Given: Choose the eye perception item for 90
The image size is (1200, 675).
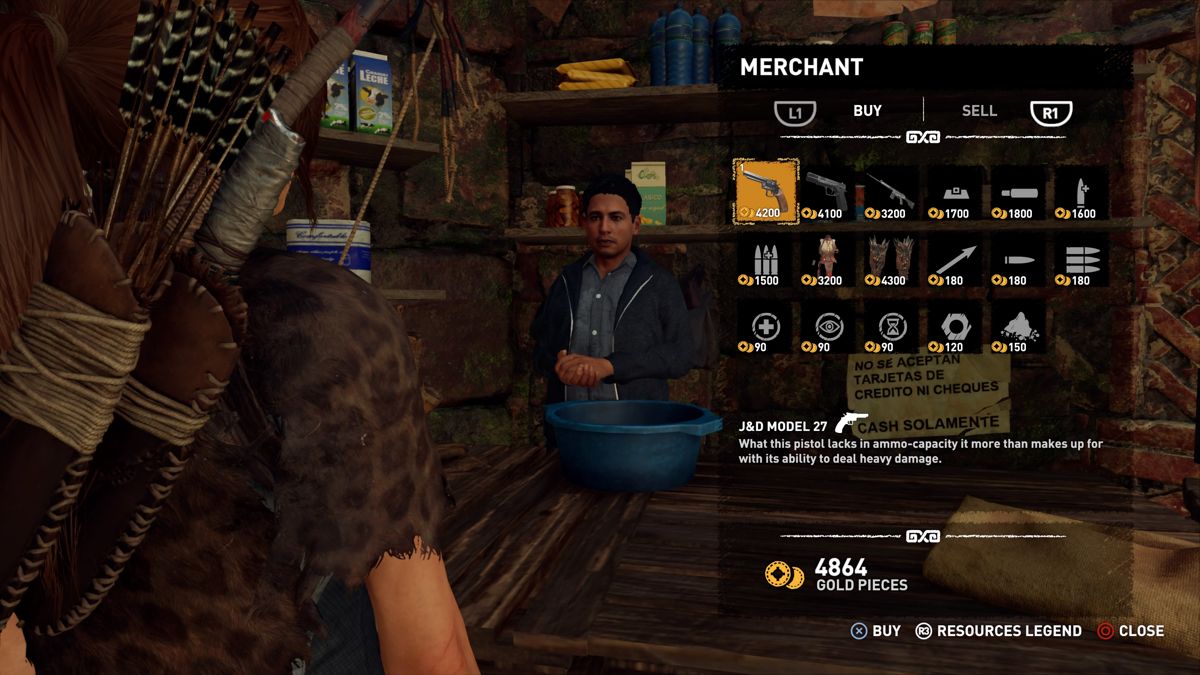Looking at the screenshot, I should click(827, 328).
